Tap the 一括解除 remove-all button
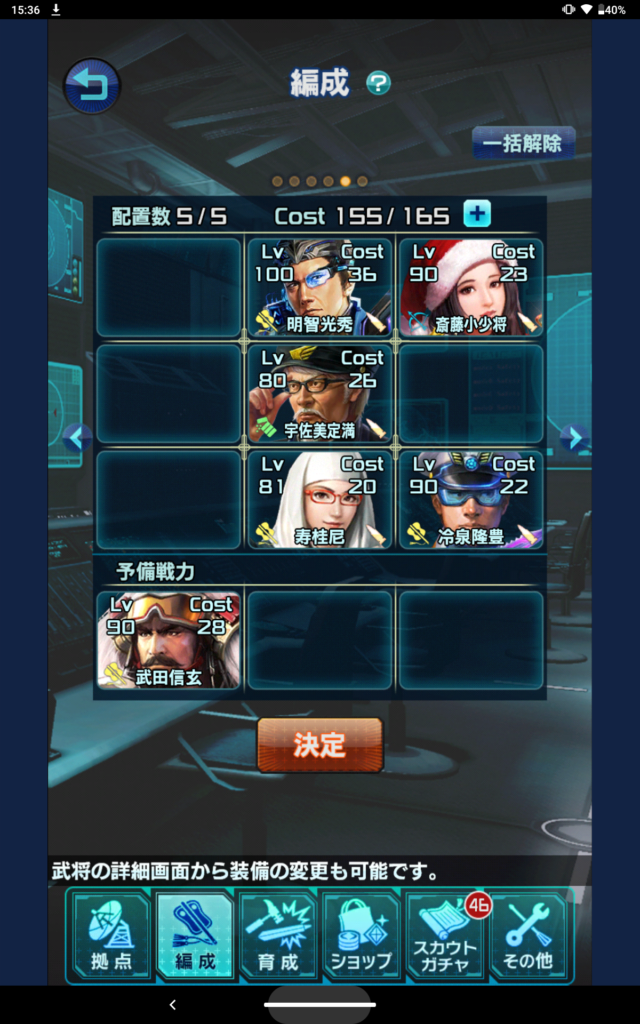Screen dimensions: 640x1024 523,143
